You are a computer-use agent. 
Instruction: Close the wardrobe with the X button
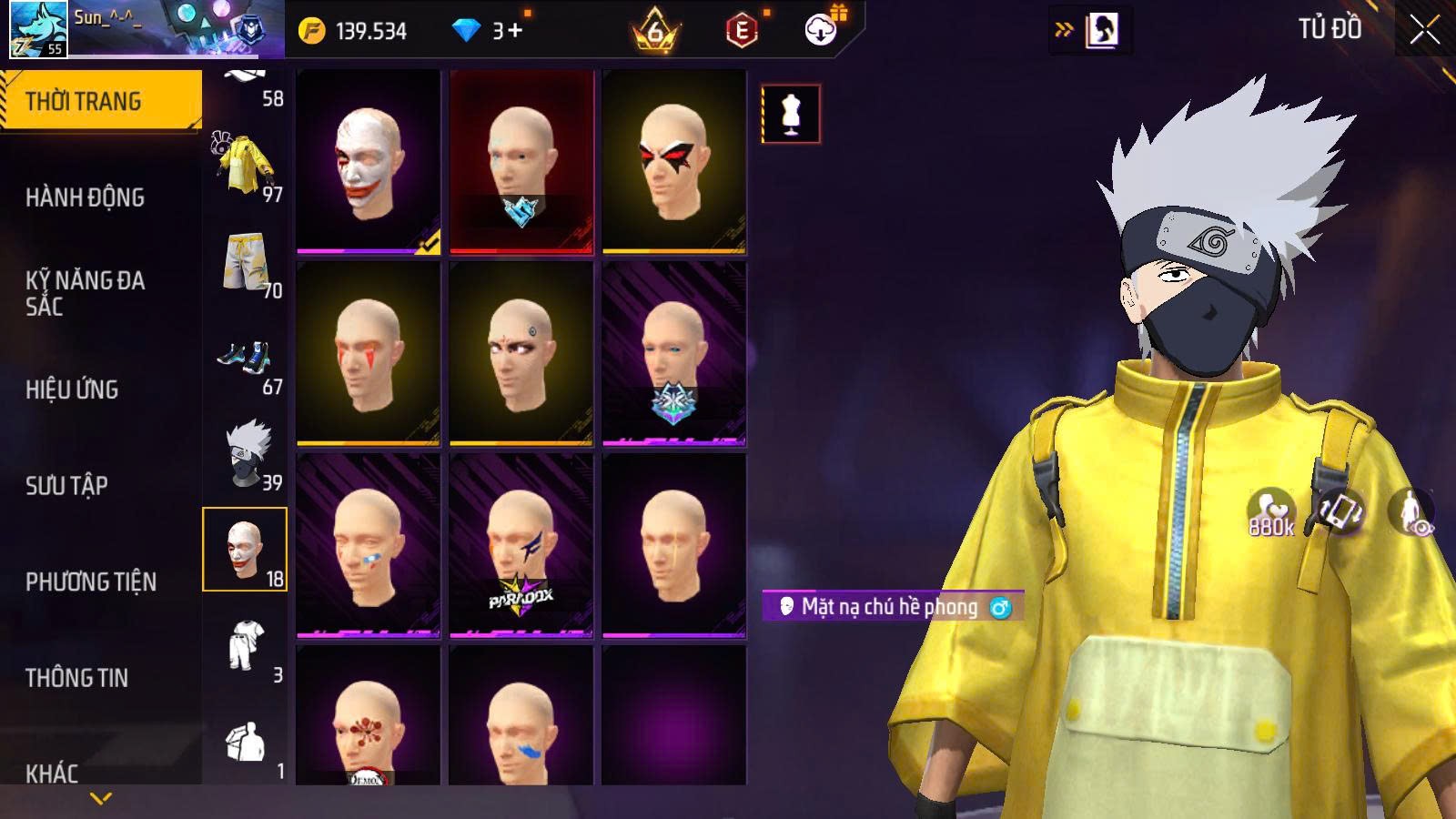[1424, 30]
